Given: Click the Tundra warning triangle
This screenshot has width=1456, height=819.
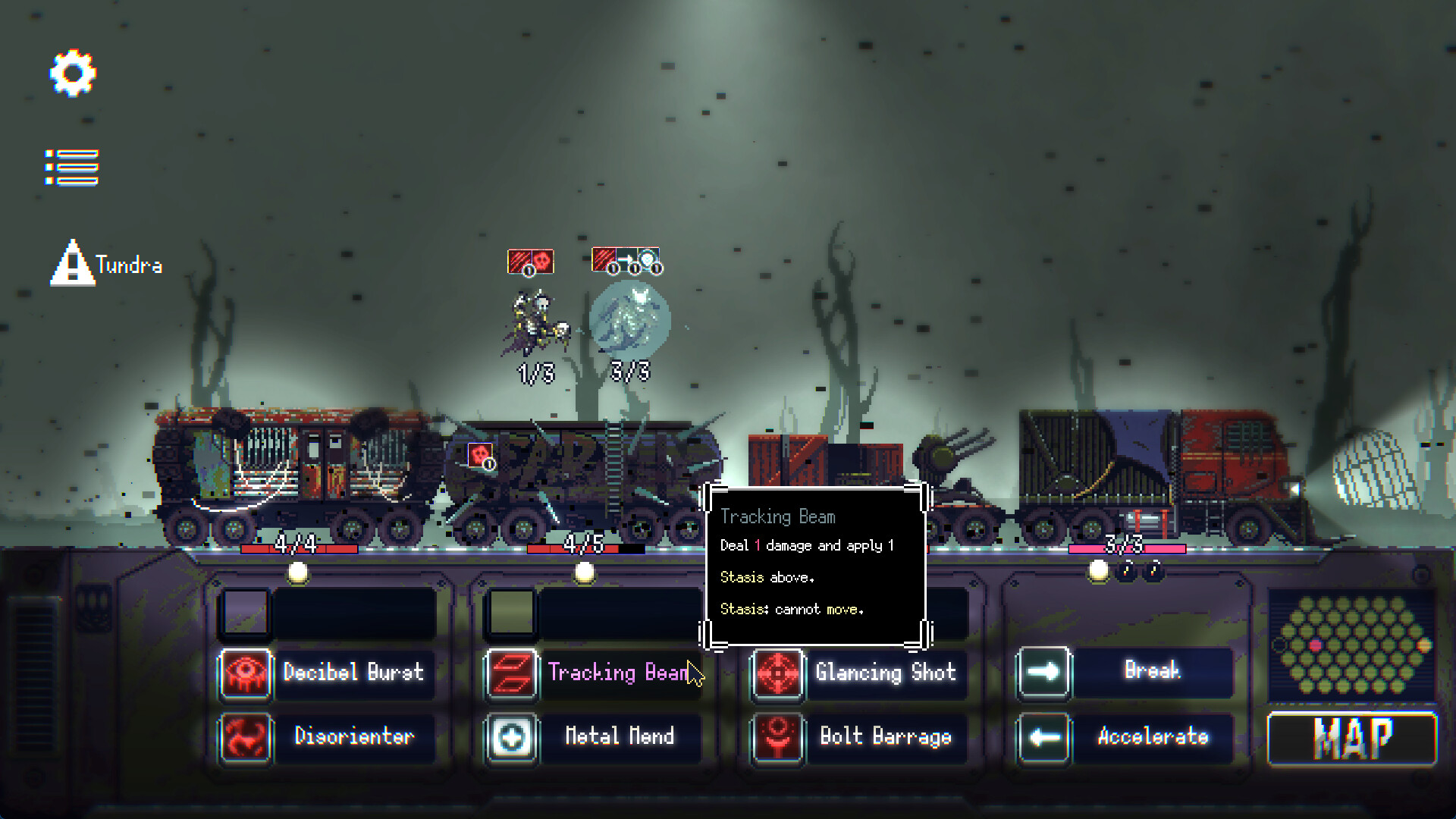Looking at the screenshot, I should pyautogui.click(x=72, y=264).
